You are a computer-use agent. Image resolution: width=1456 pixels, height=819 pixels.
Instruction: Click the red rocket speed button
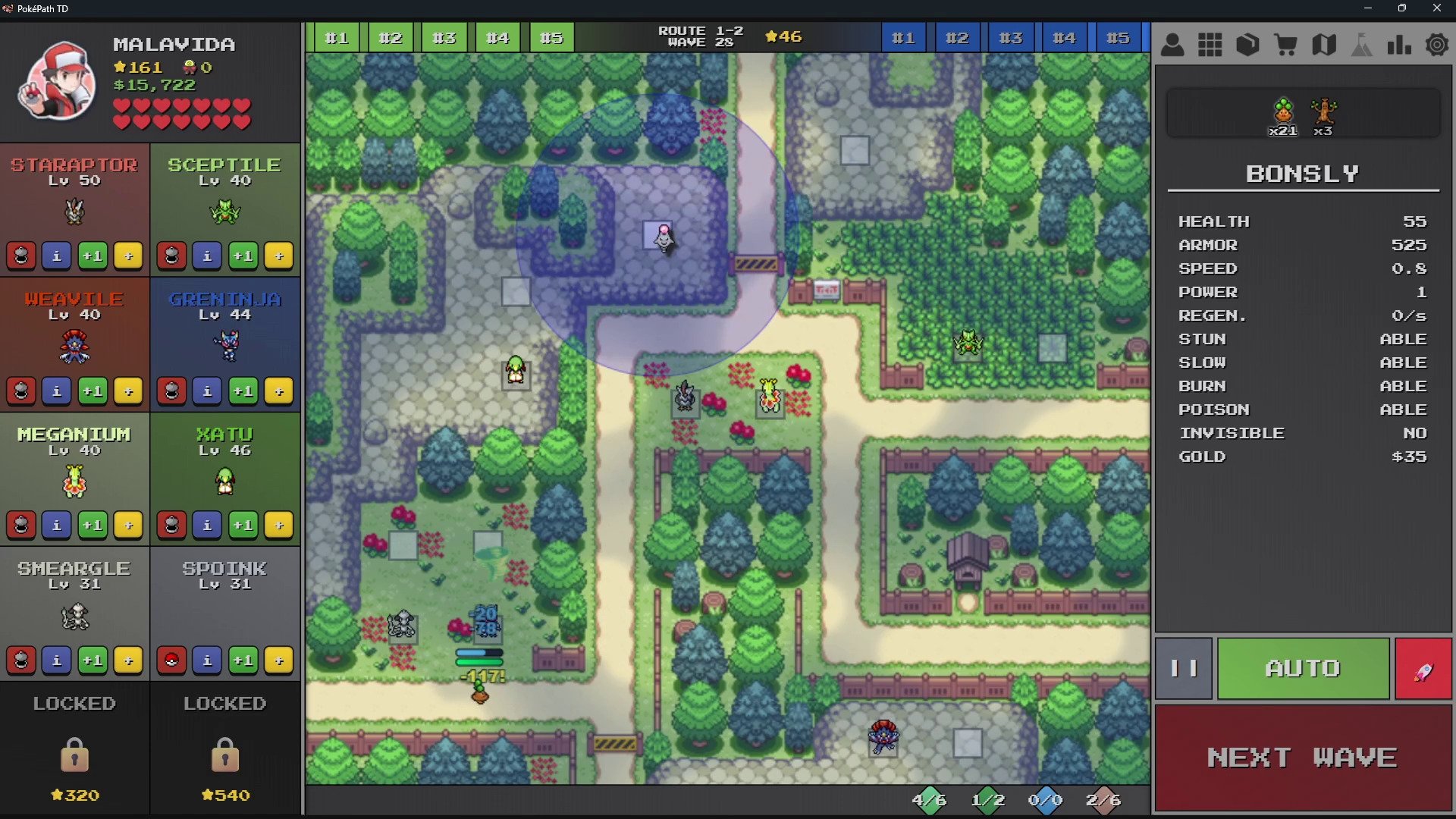1423,668
